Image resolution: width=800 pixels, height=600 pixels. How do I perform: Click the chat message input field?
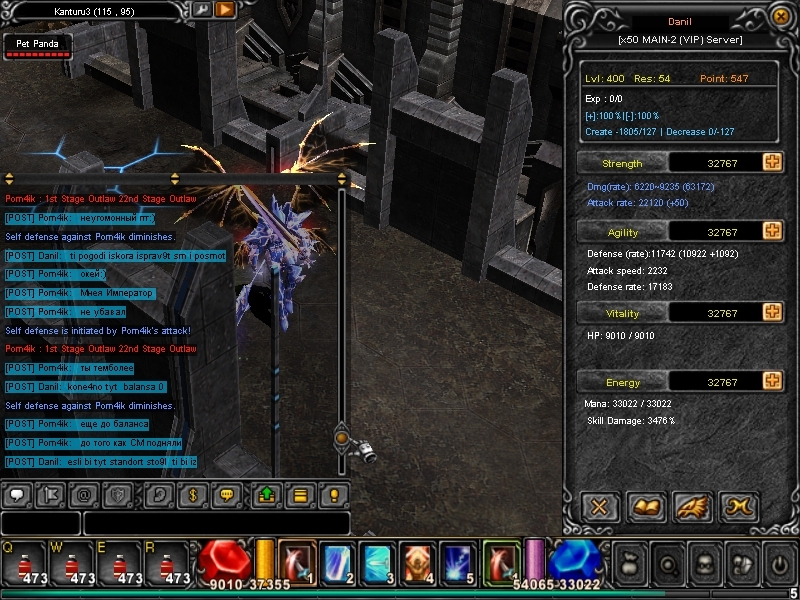pos(216,523)
